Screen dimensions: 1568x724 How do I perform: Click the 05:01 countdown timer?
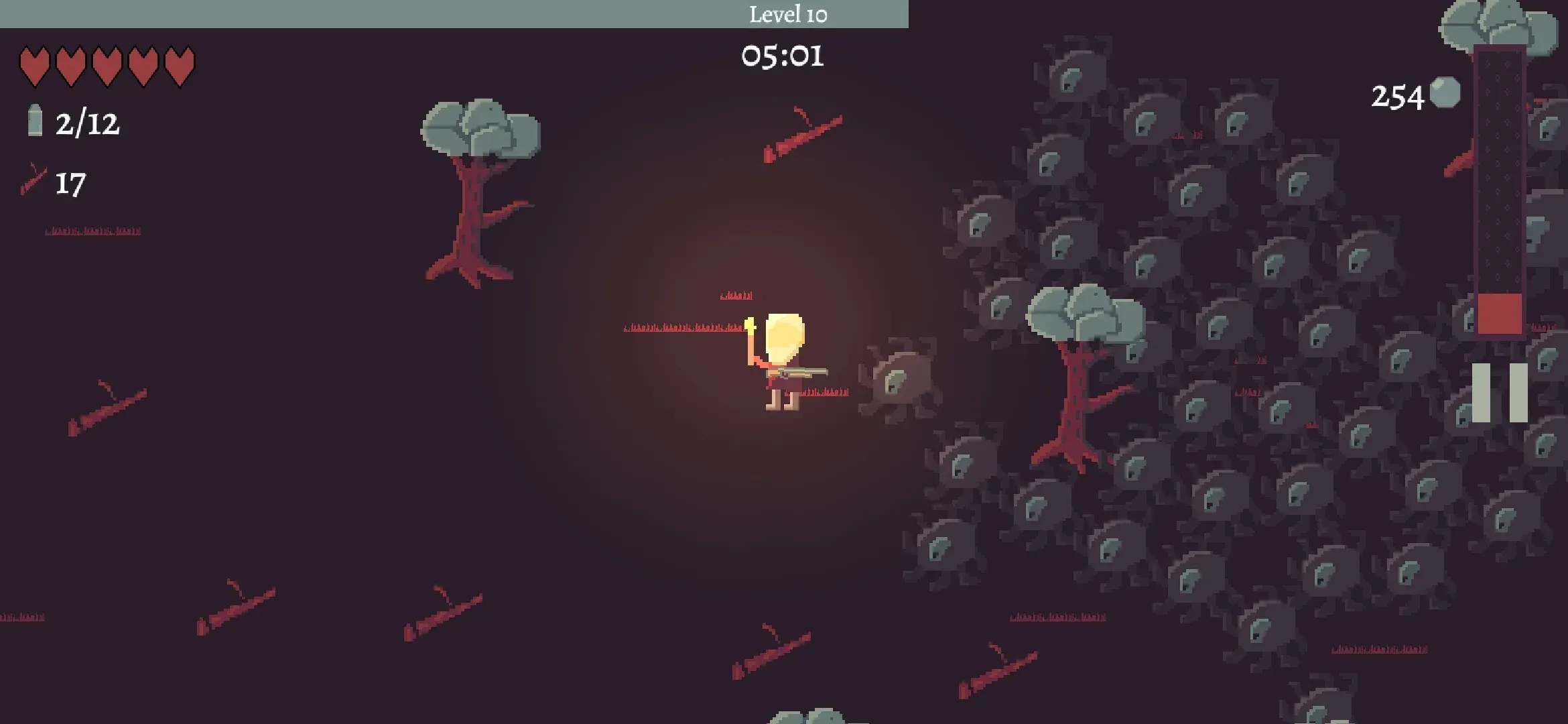(x=784, y=57)
